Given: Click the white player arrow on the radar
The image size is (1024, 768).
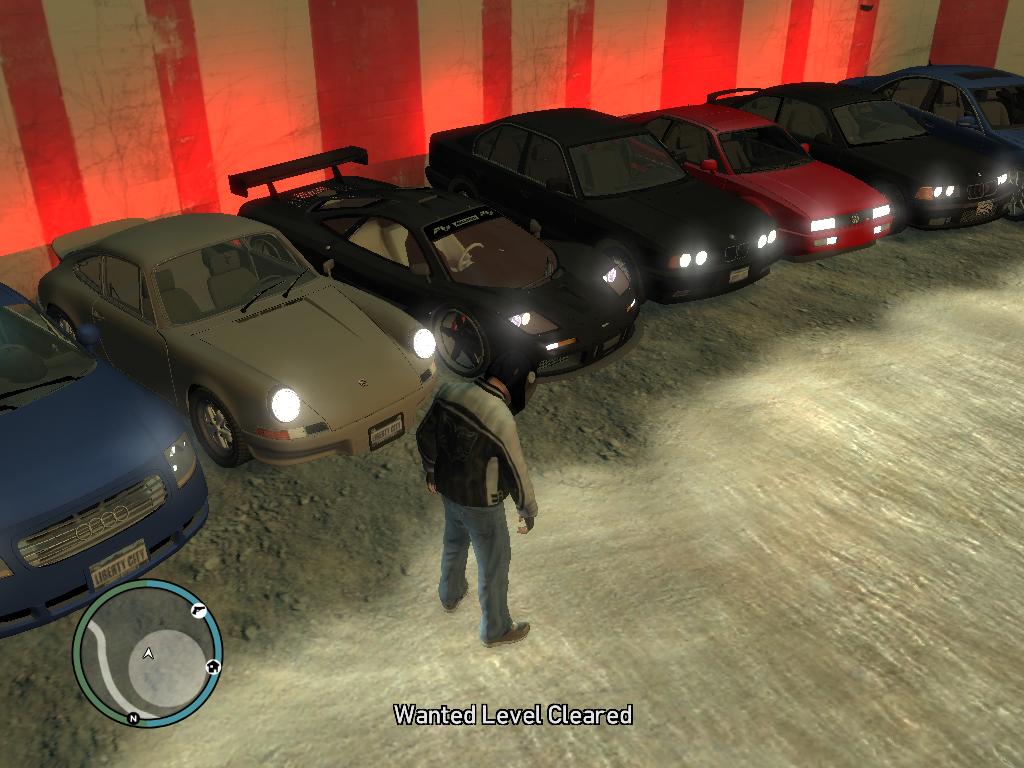Looking at the screenshot, I should point(148,653).
